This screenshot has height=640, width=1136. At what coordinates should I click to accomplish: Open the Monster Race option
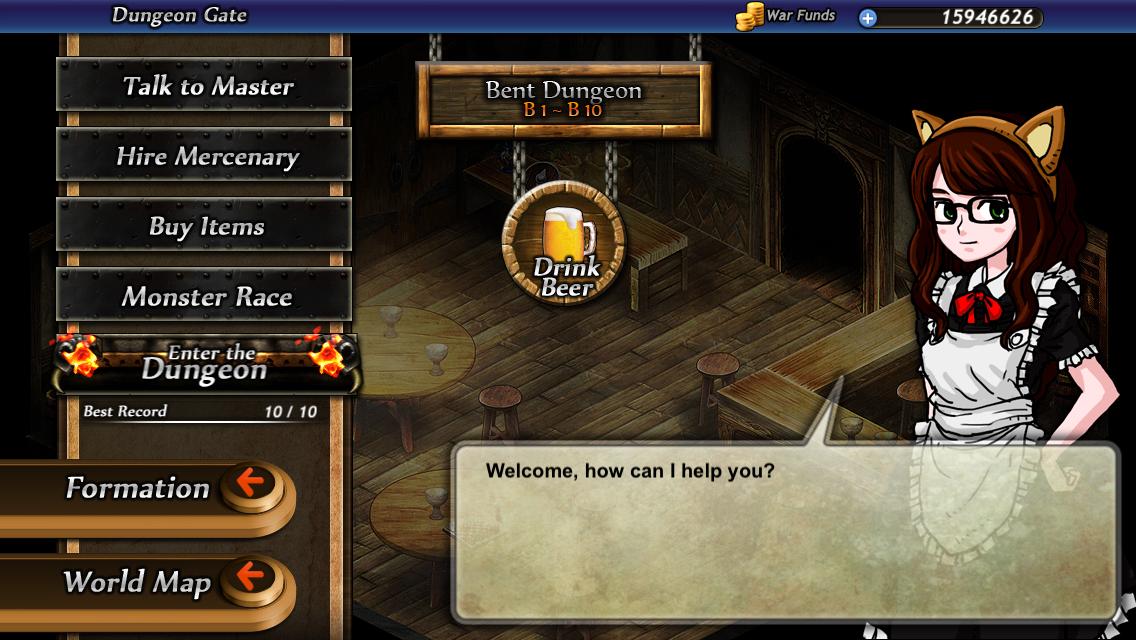(204, 296)
